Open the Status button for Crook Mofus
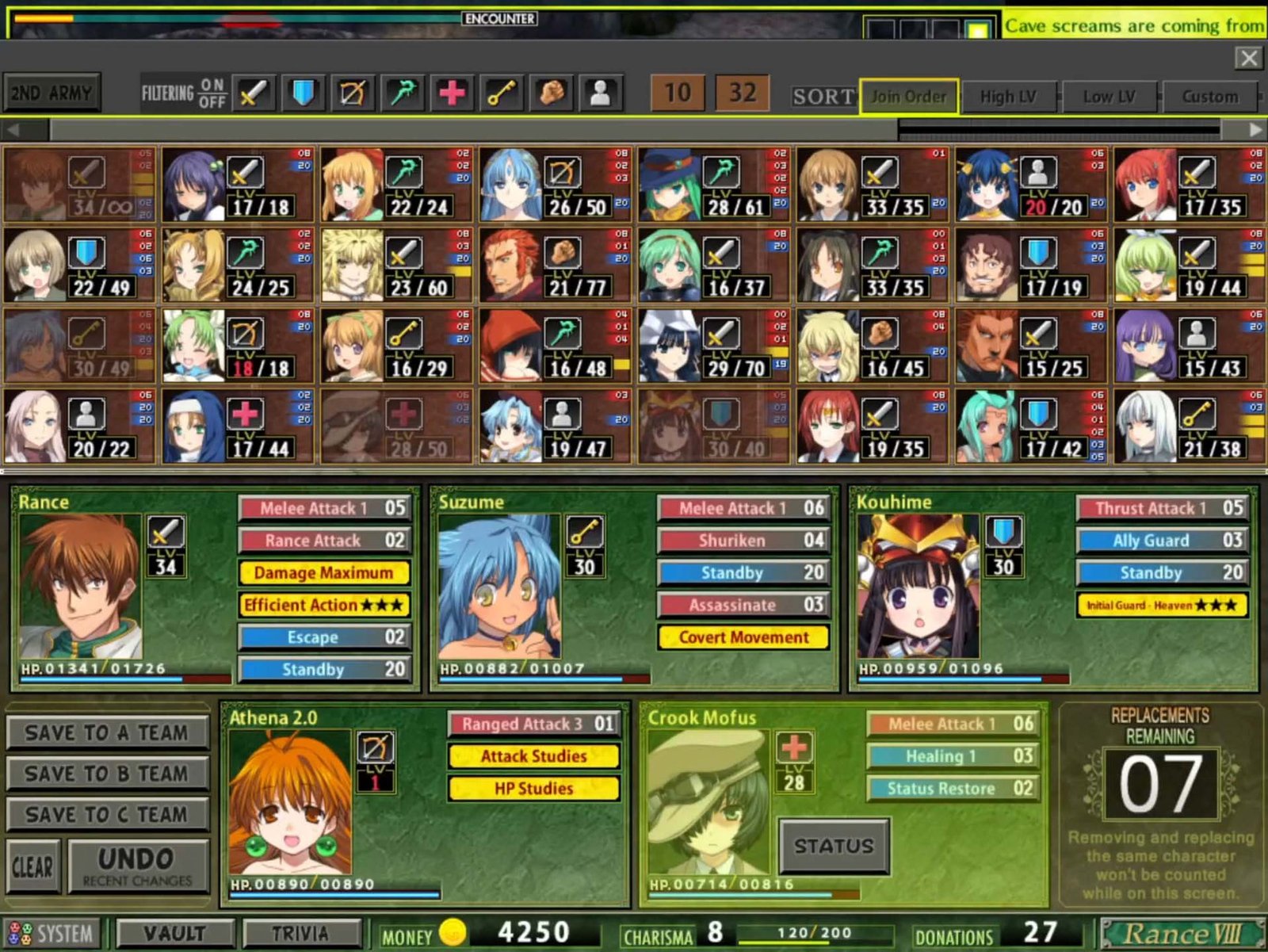1268x952 pixels. click(x=834, y=847)
